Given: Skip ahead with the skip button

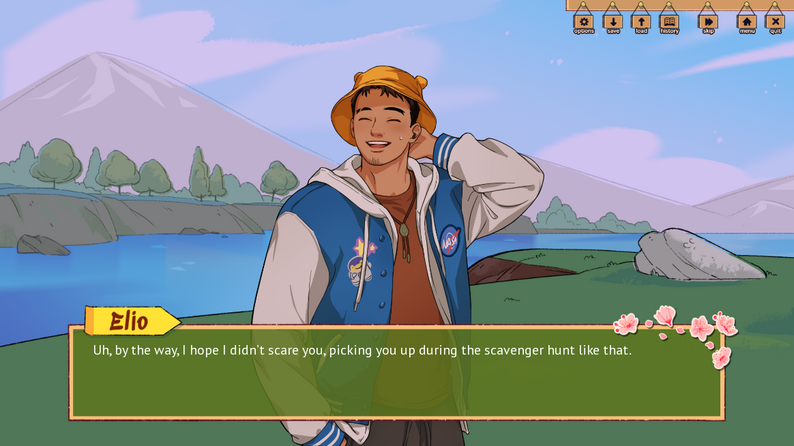Looking at the screenshot, I should click(708, 21).
